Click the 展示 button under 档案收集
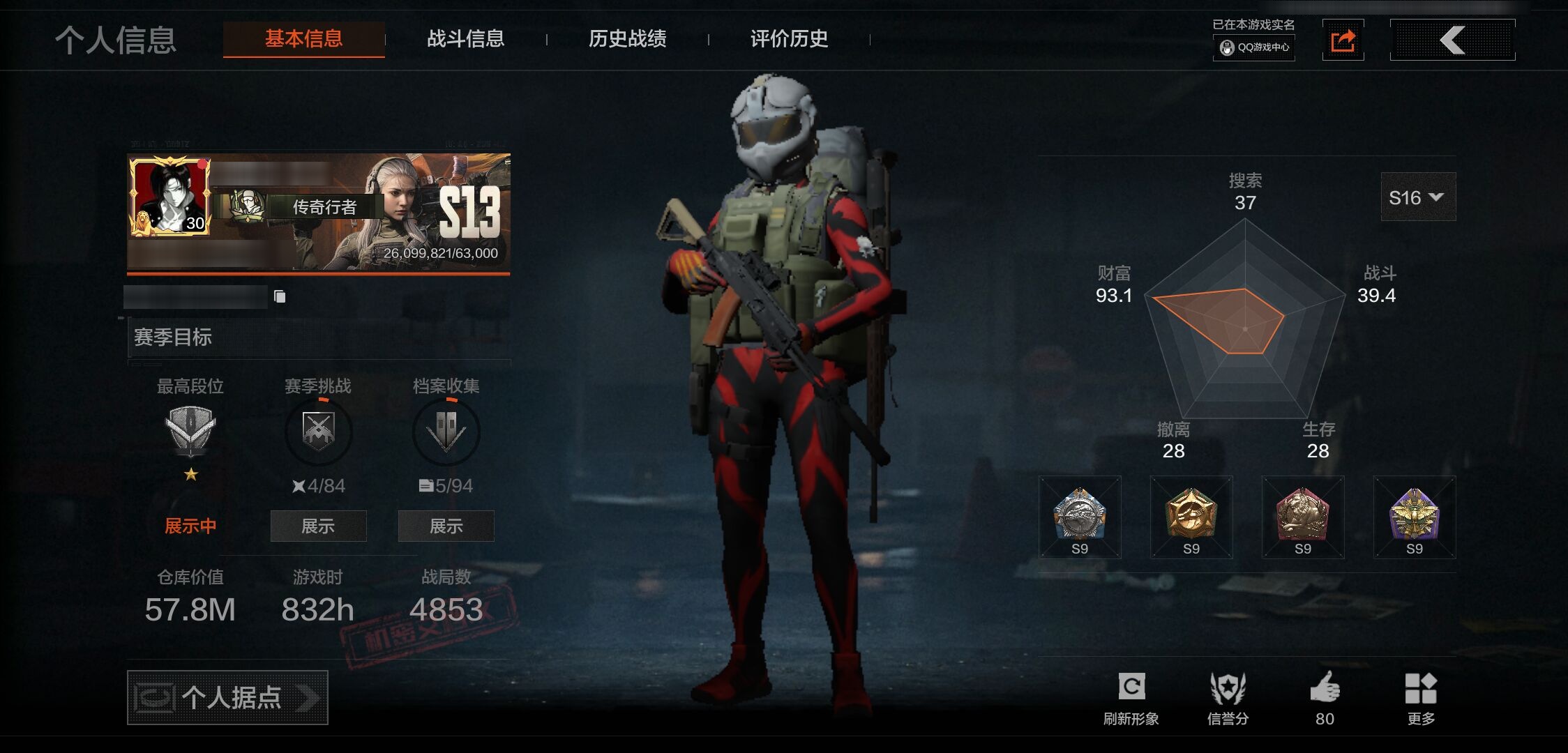 coord(446,526)
